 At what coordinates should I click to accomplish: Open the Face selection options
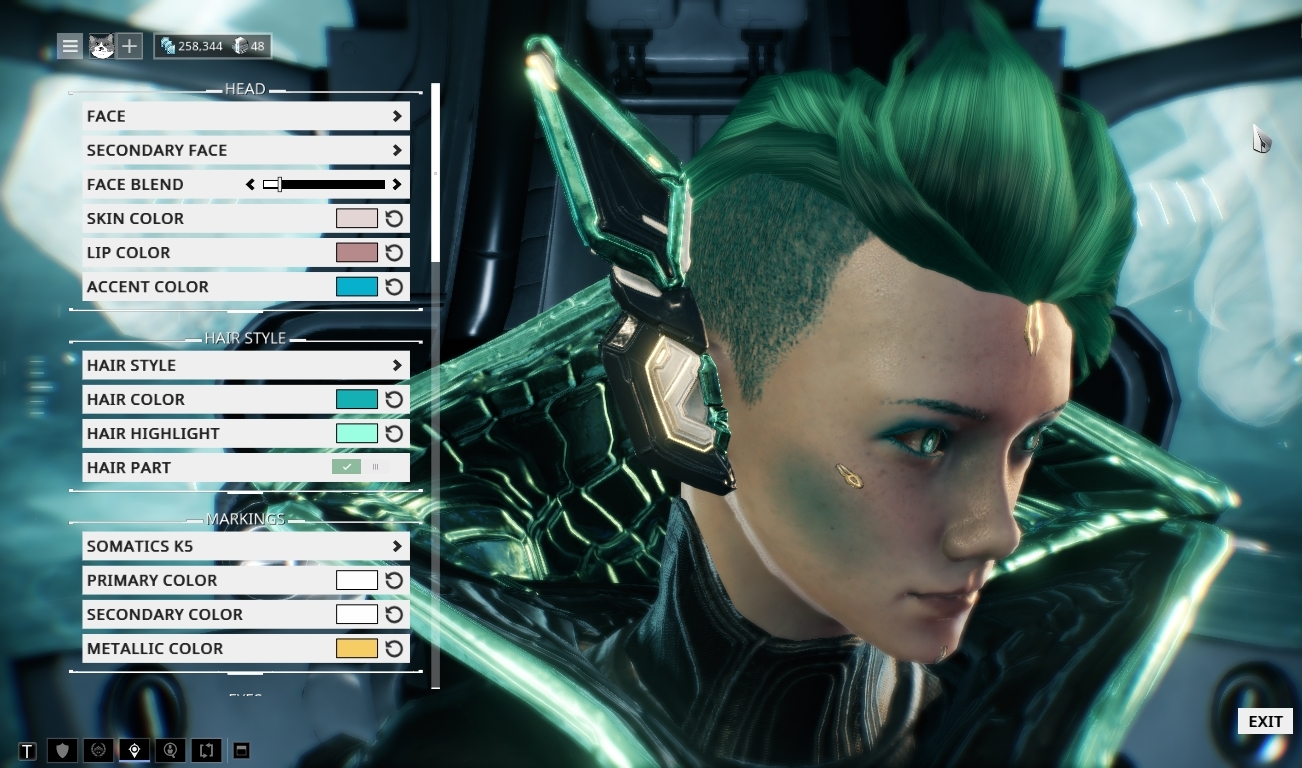click(245, 116)
